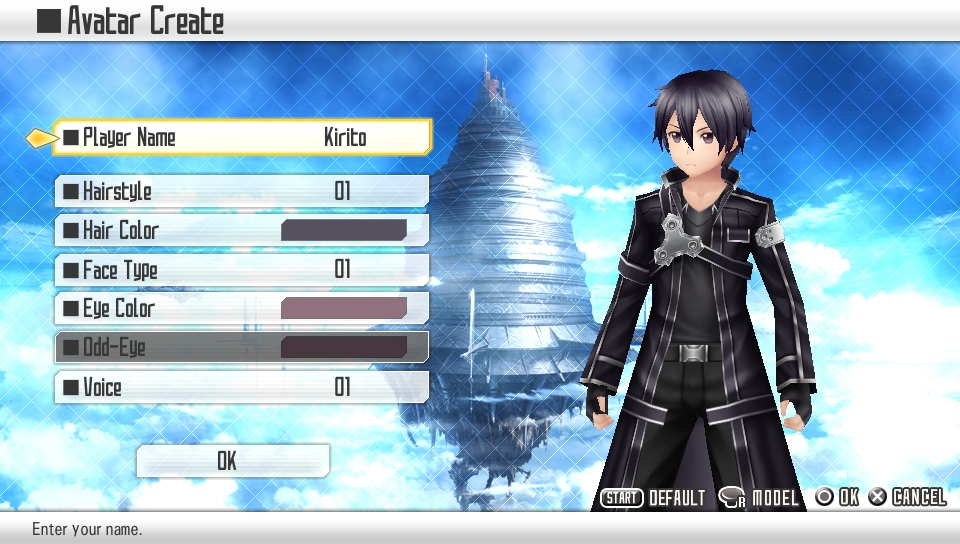
Task: Select the Player Name field
Action: pos(242,137)
